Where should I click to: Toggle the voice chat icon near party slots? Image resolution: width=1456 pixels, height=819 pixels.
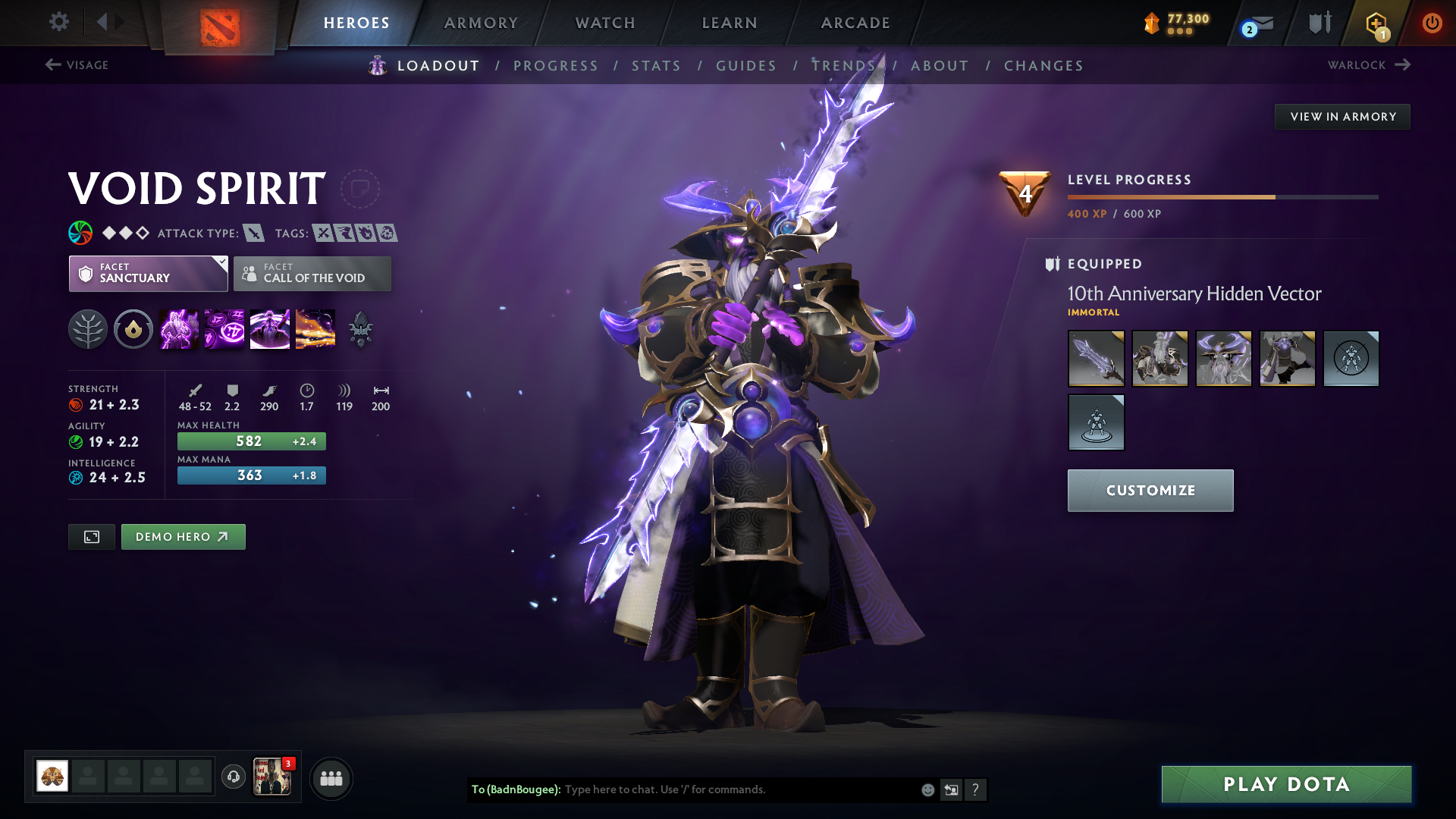[231, 777]
